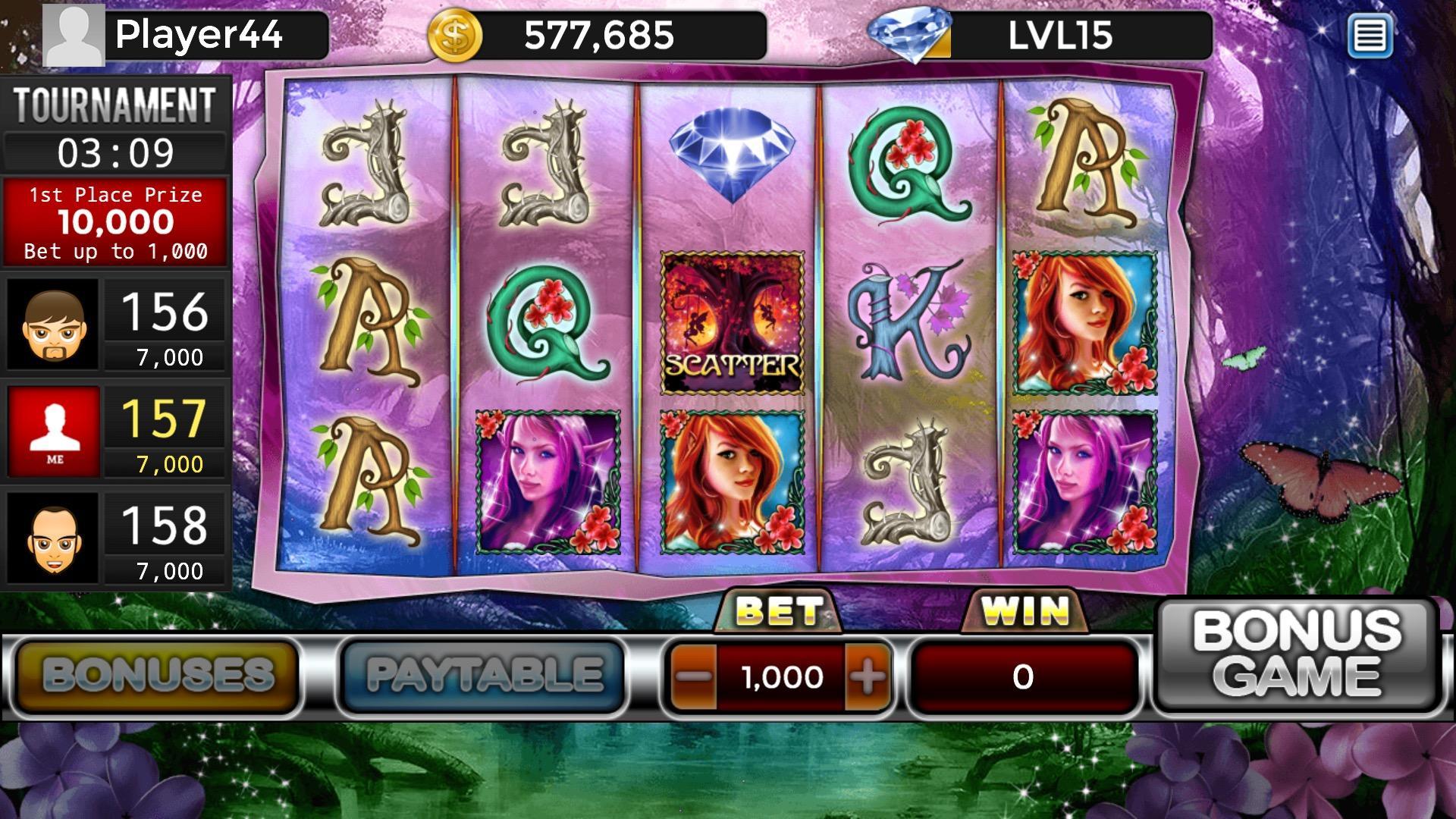This screenshot has width=1456, height=819.
Task: Click the TOURNAMENT timer showing 03:09
Action: click(116, 152)
